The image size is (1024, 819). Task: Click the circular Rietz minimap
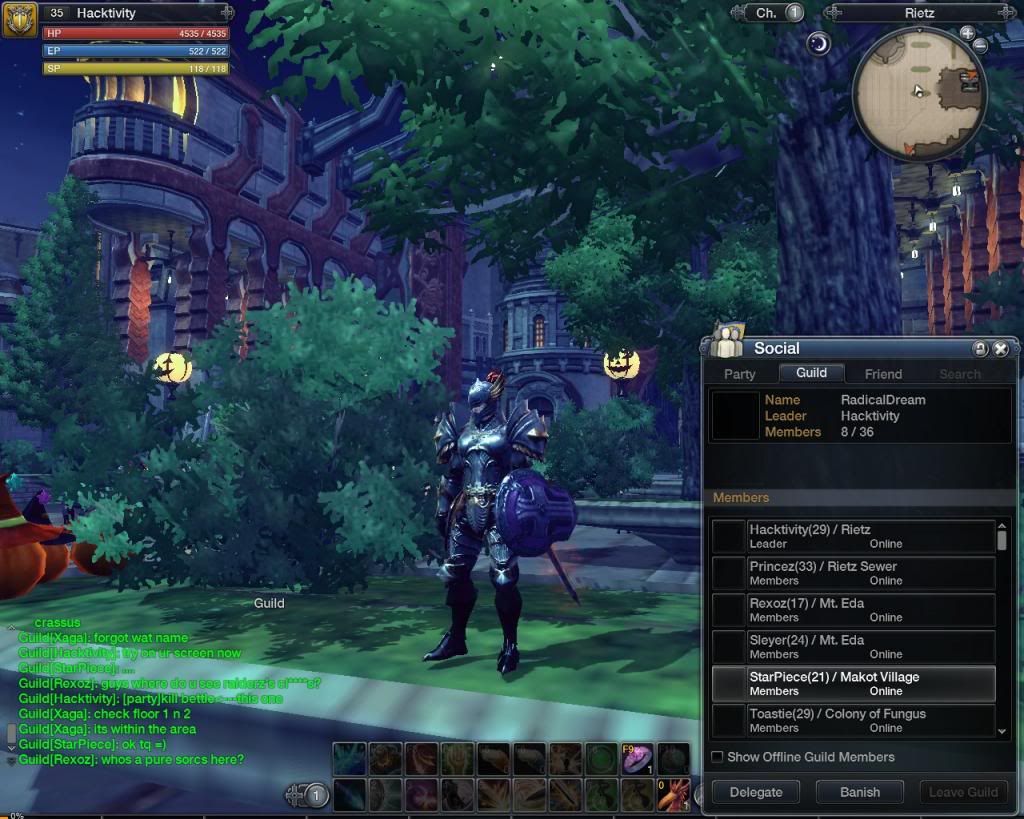918,92
